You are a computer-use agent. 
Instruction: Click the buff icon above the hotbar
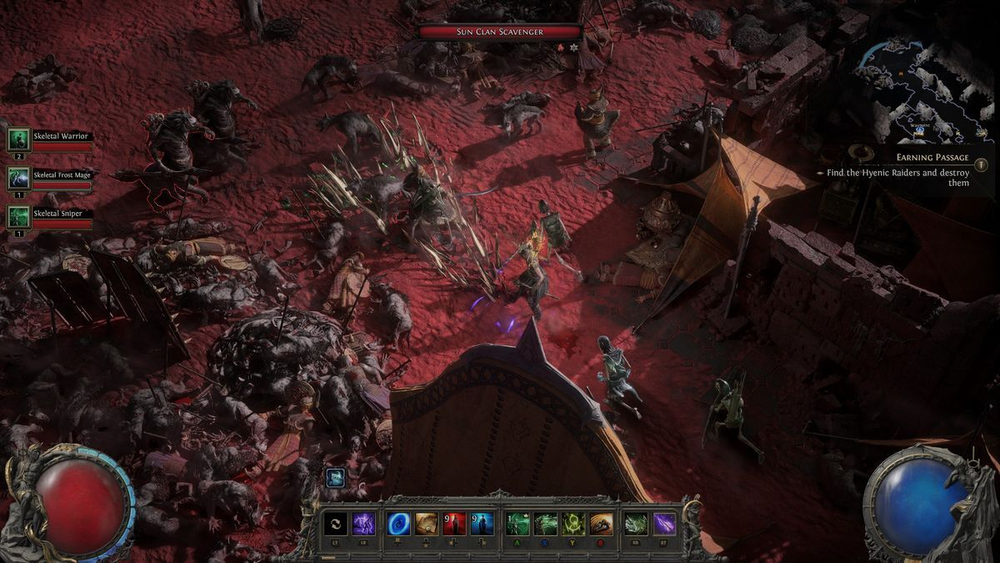click(336, 478)
